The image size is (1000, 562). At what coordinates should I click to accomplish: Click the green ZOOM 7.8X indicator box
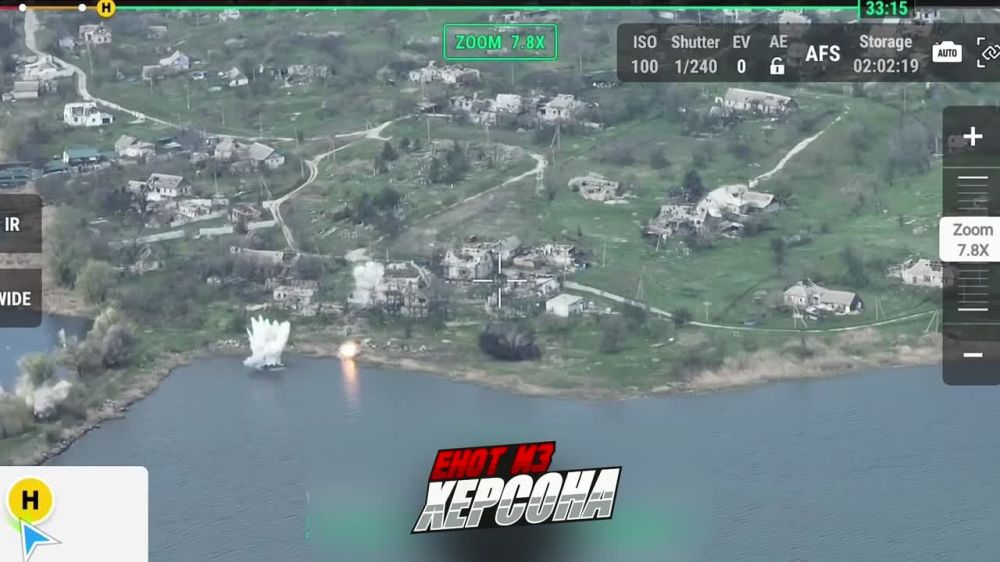pyautogui.click(x=500, y=42)
